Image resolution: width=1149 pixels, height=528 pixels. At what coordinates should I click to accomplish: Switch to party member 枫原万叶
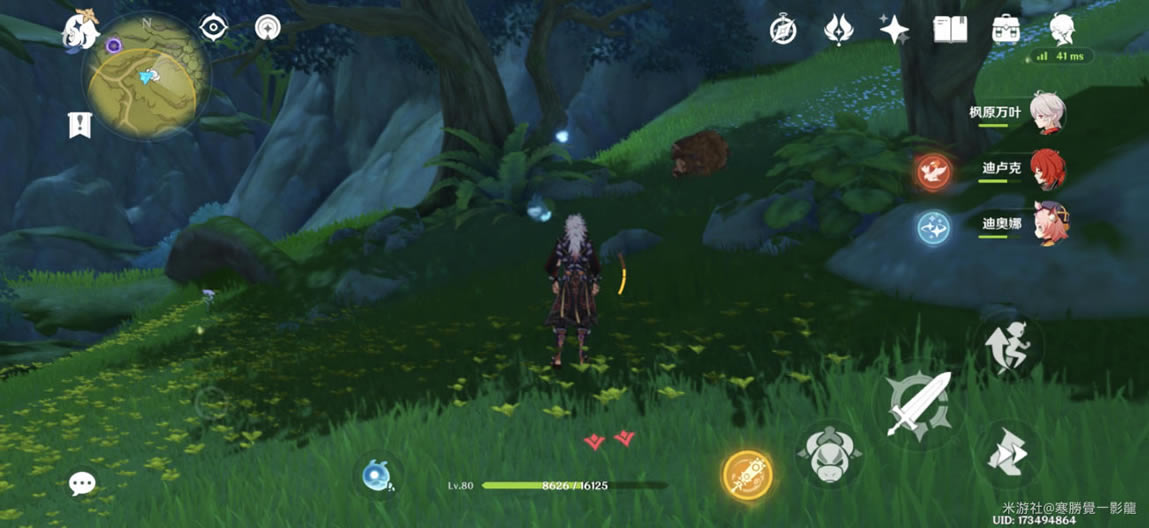click(1047, 115)
